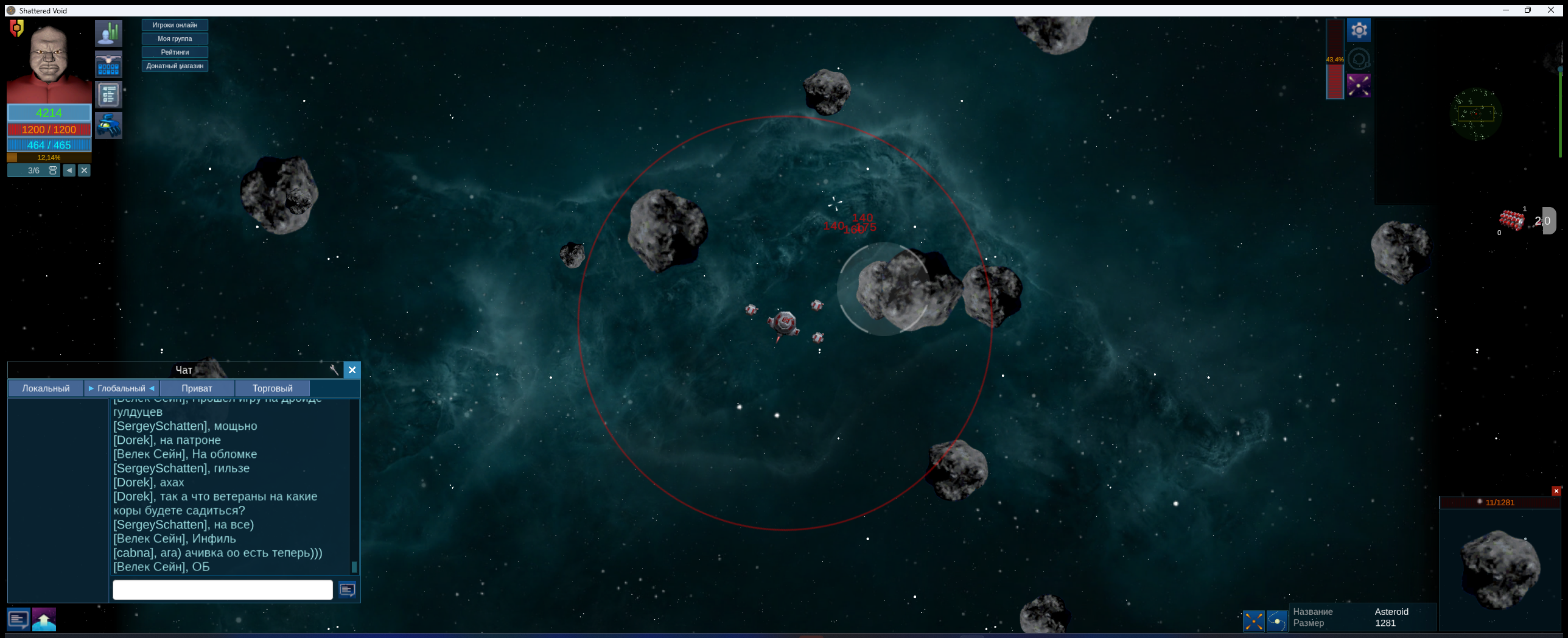Activate the purple nebula ability icon
The image size is (1568, 638).
point(1360,85)
